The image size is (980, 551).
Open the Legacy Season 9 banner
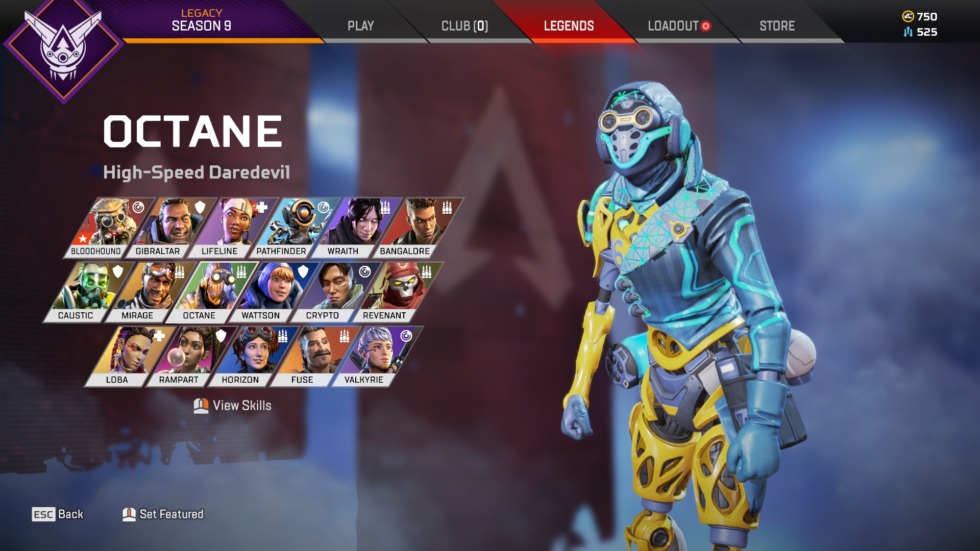click(x=200, y=20)
